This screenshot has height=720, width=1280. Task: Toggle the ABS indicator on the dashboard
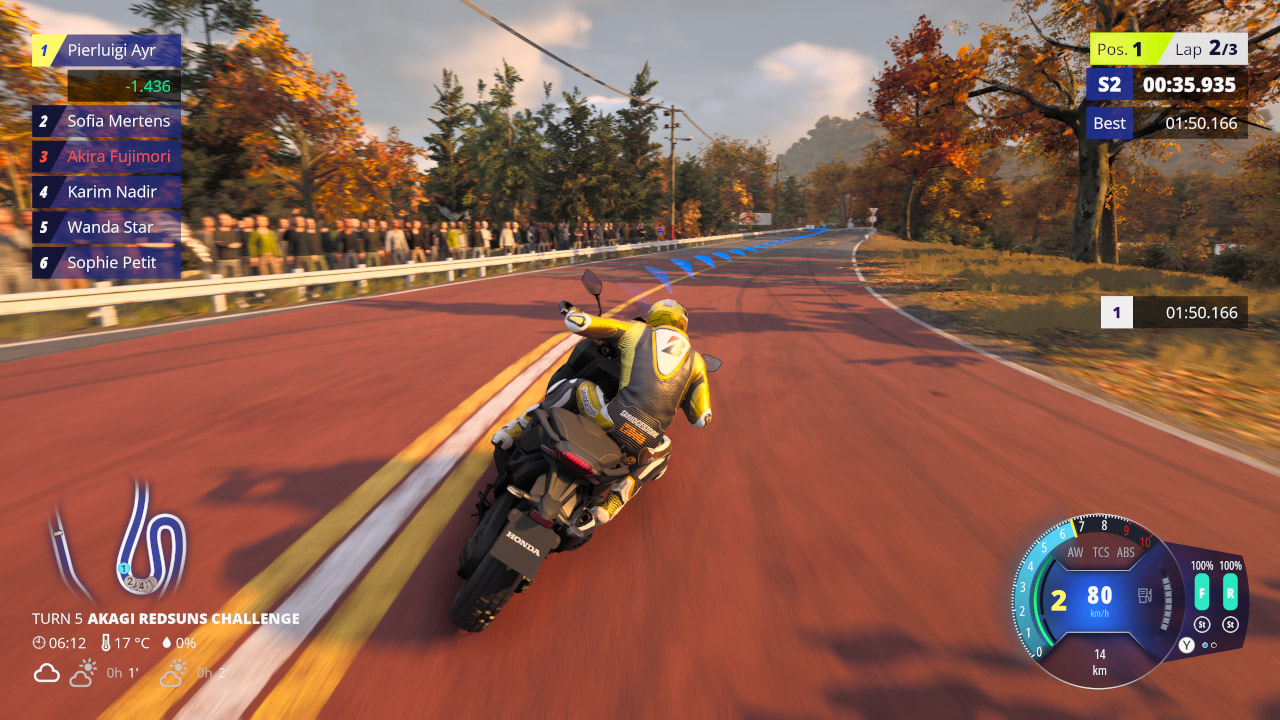coord(1126,552)
